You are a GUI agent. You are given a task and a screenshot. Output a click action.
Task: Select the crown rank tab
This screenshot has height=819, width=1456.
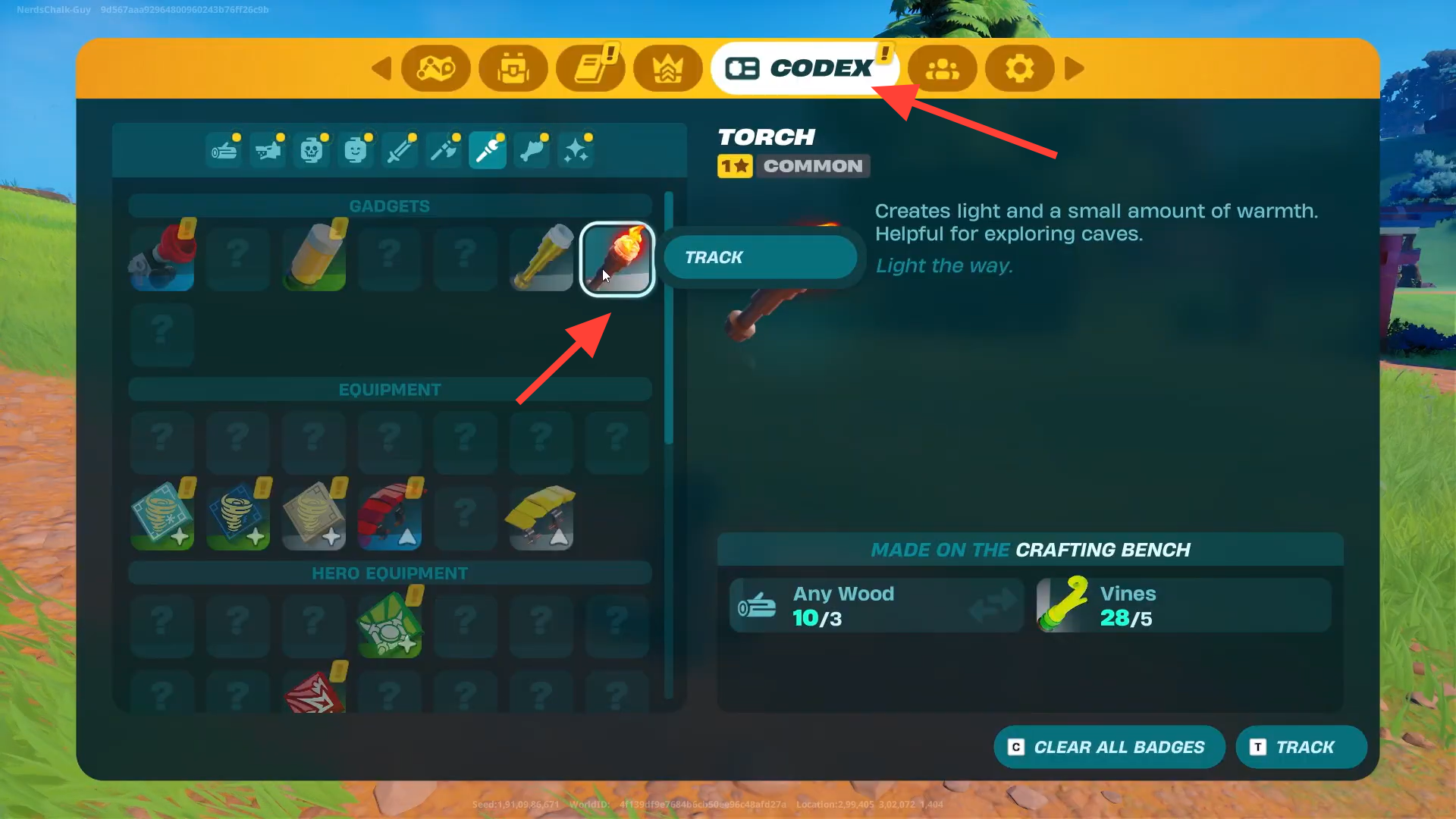pyautogui.click(x=668, y=68)
